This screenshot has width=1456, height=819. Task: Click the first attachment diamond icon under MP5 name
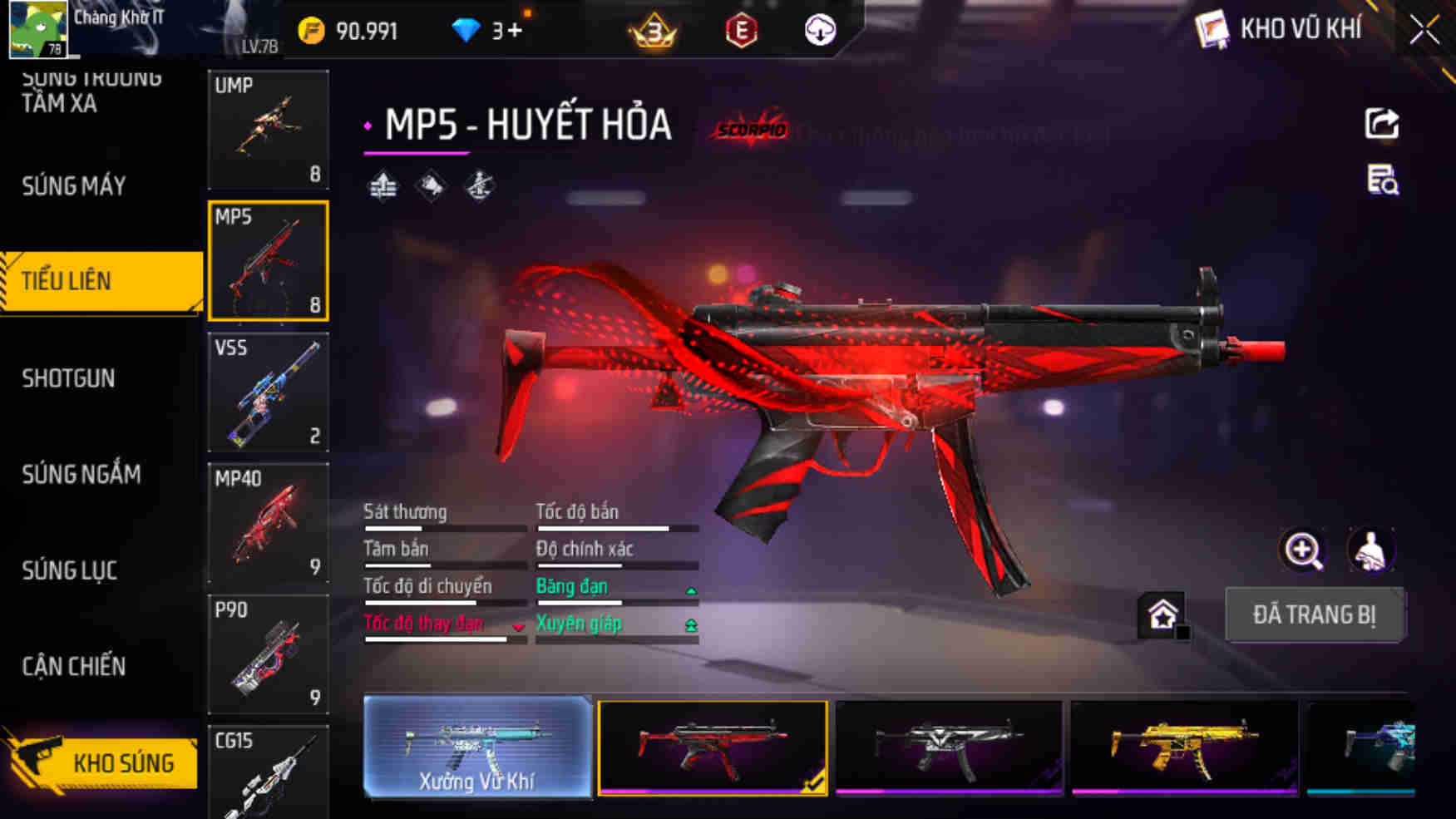pyautogui.click(x=382, y=185)
